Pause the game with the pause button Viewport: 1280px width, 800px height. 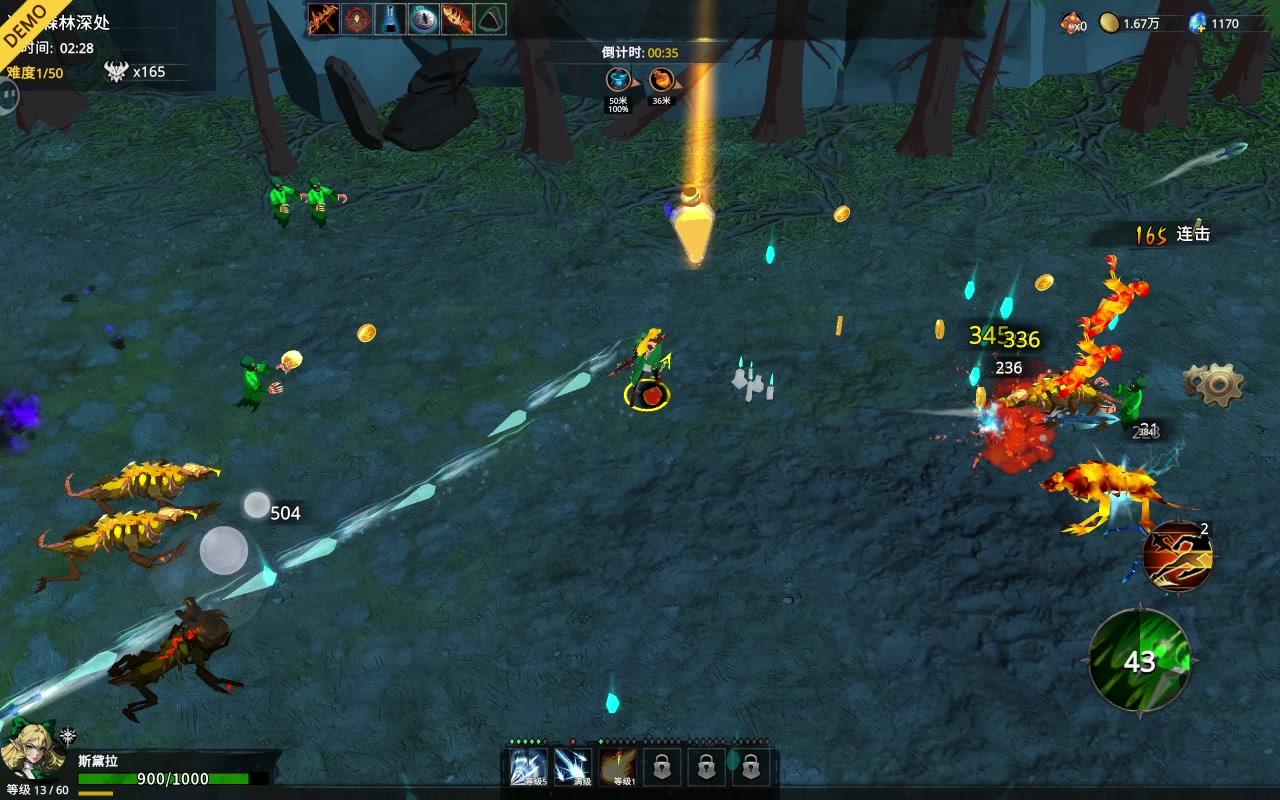(8, 96)
